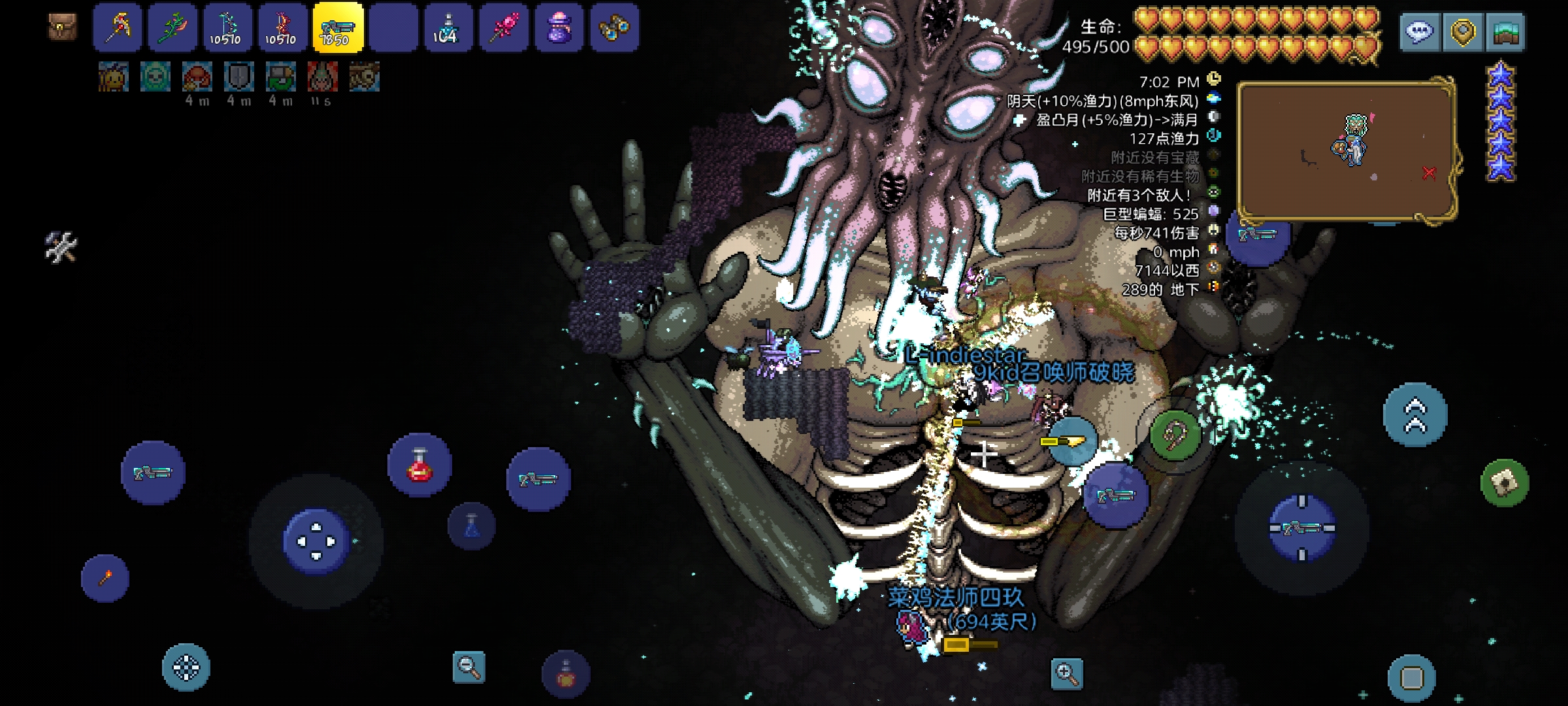
Task: Tap the torch quick-use button
Action: [105, 579]
